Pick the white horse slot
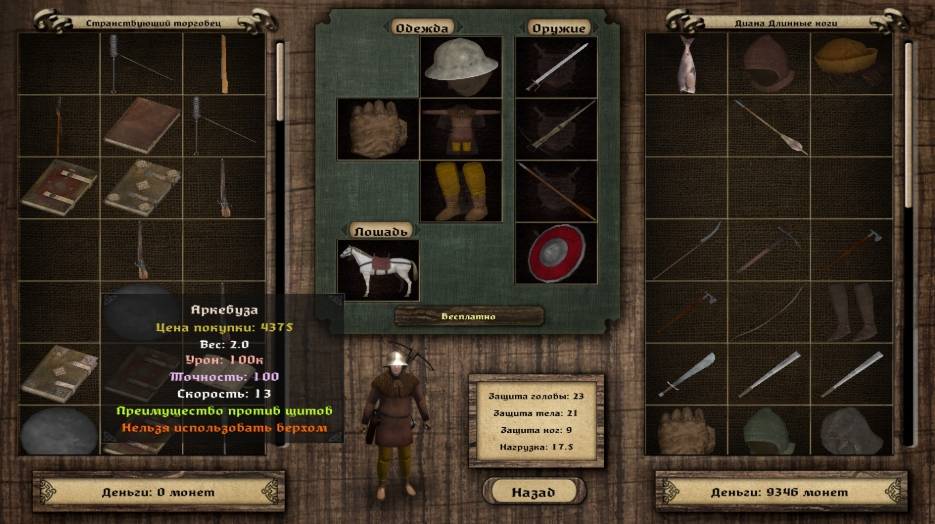This screenshot has width=935, height=524. pos(377,269)
